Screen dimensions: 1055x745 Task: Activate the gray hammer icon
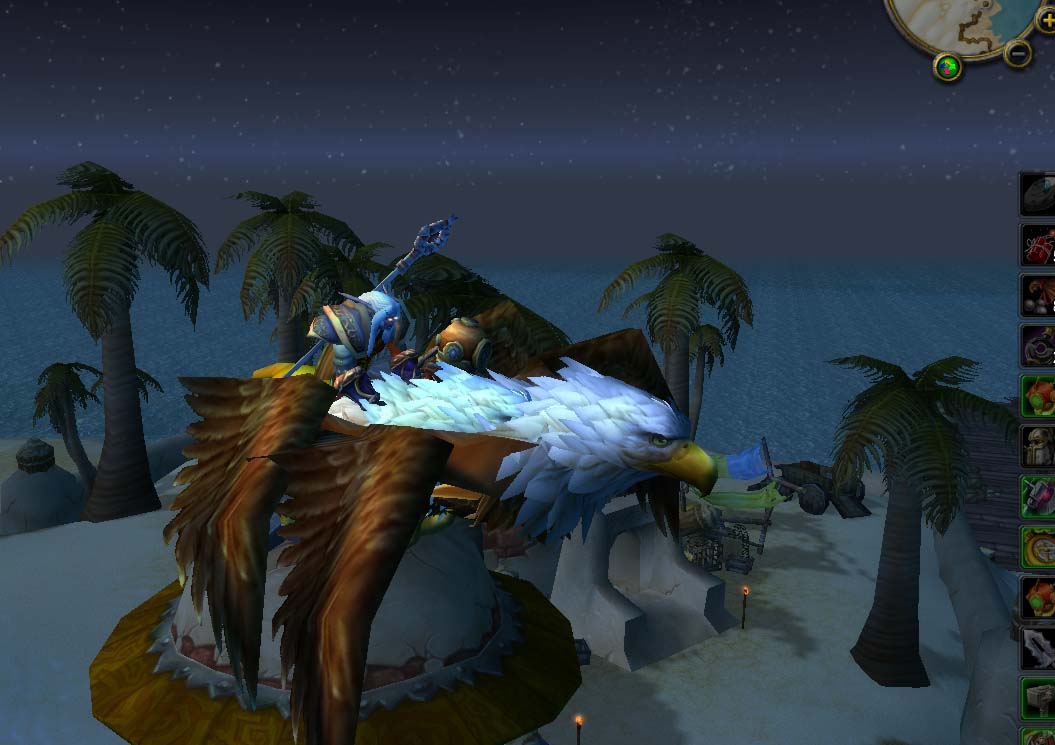1038,698
